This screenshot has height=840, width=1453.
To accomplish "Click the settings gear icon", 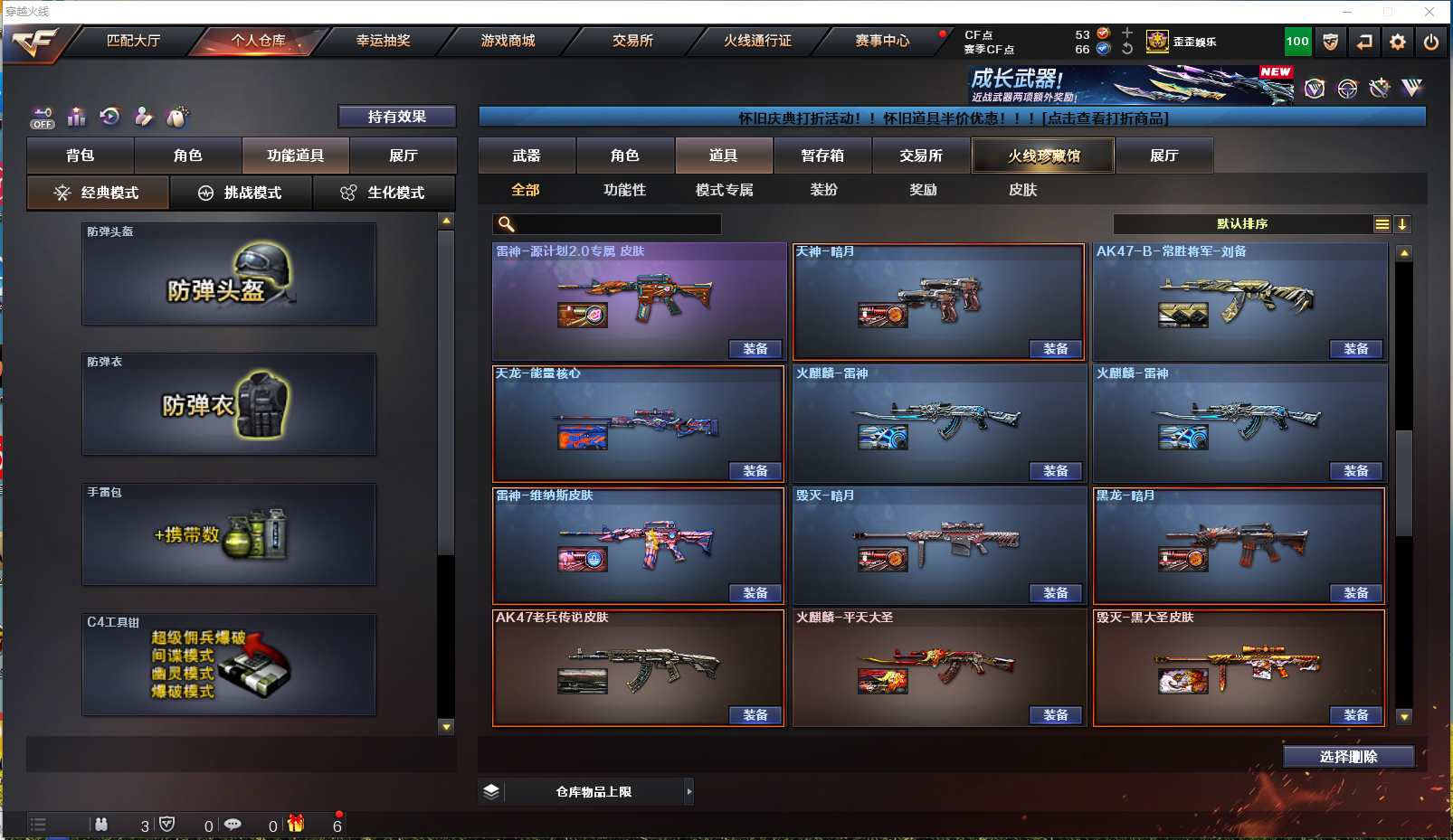I will (x=1398, y=42).
